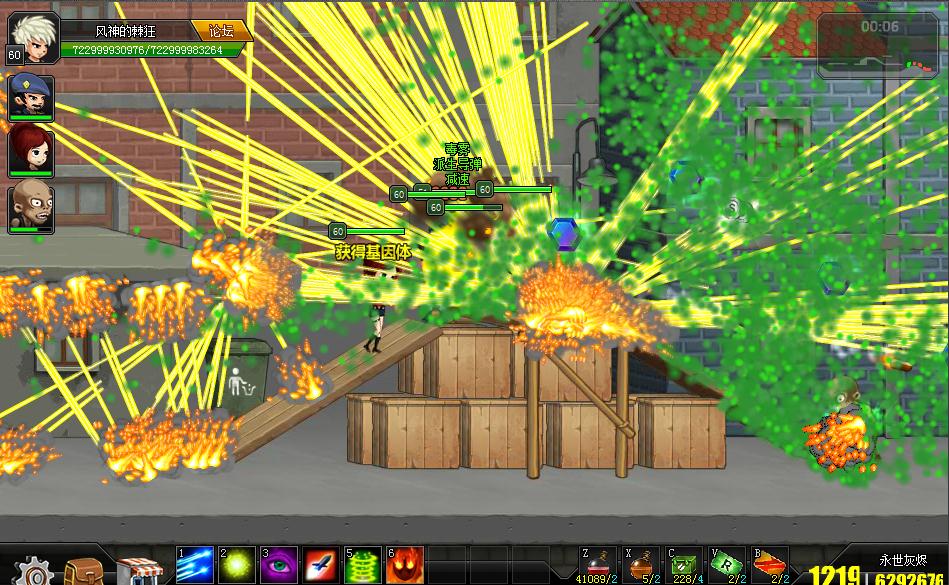Select the bald zombie teammate portrait

tap(31, 207)
